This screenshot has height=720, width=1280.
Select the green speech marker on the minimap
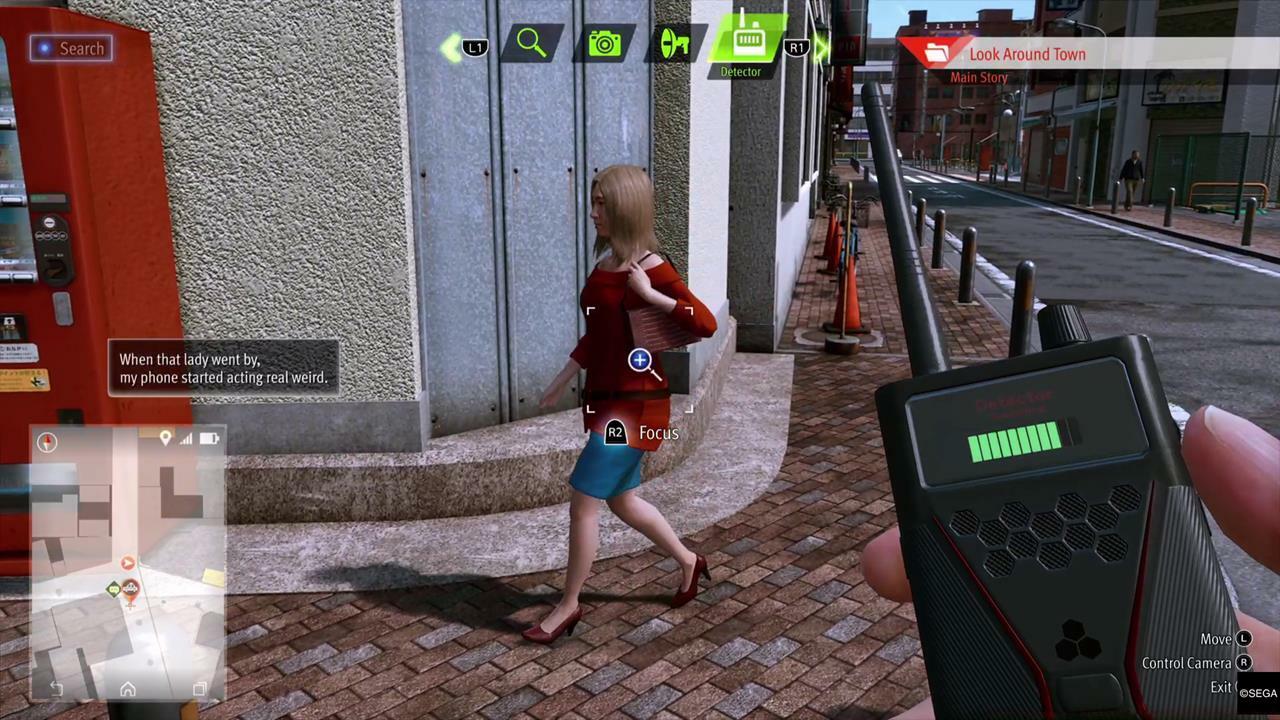(x=113, y=589)
